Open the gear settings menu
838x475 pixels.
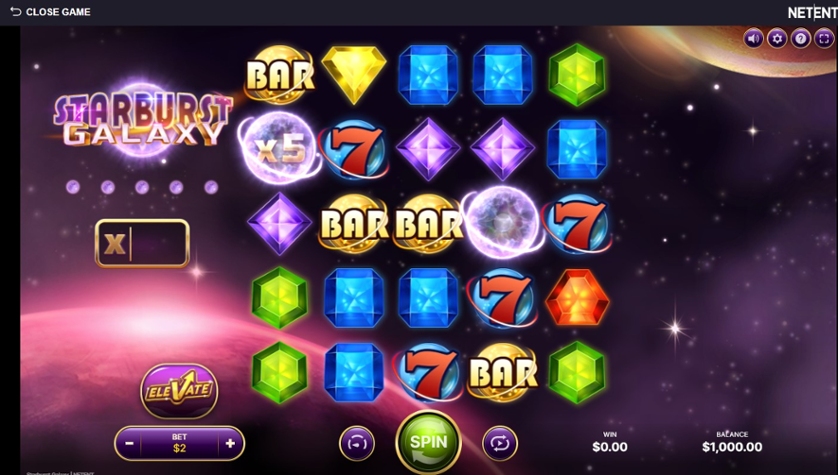point(777,39)
